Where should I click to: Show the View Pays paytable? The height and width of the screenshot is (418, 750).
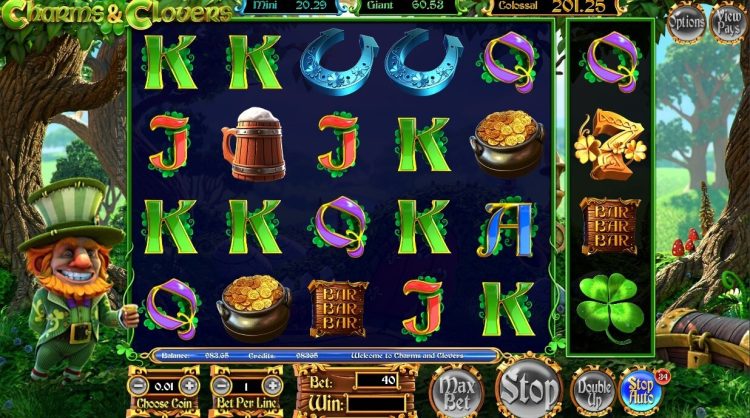click(x=728, y=22)
